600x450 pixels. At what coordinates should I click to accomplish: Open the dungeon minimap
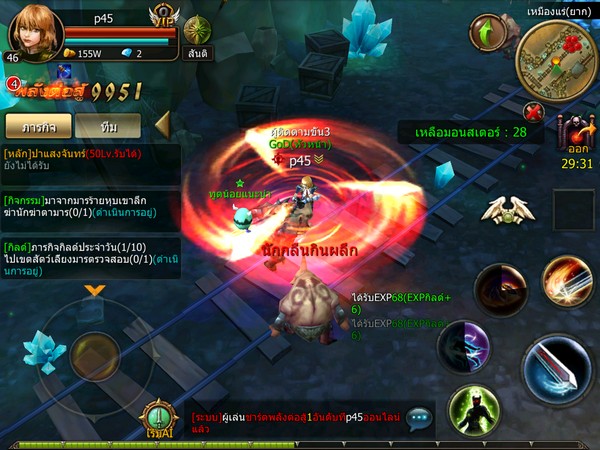pos(556,56)
